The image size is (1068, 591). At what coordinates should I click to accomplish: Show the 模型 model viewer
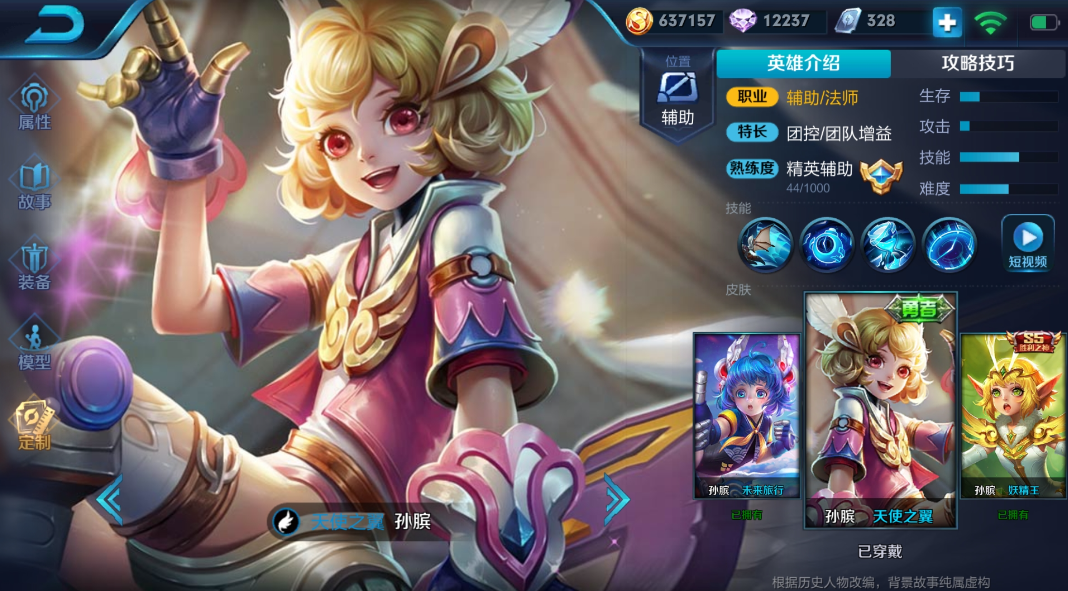(35, 346)
